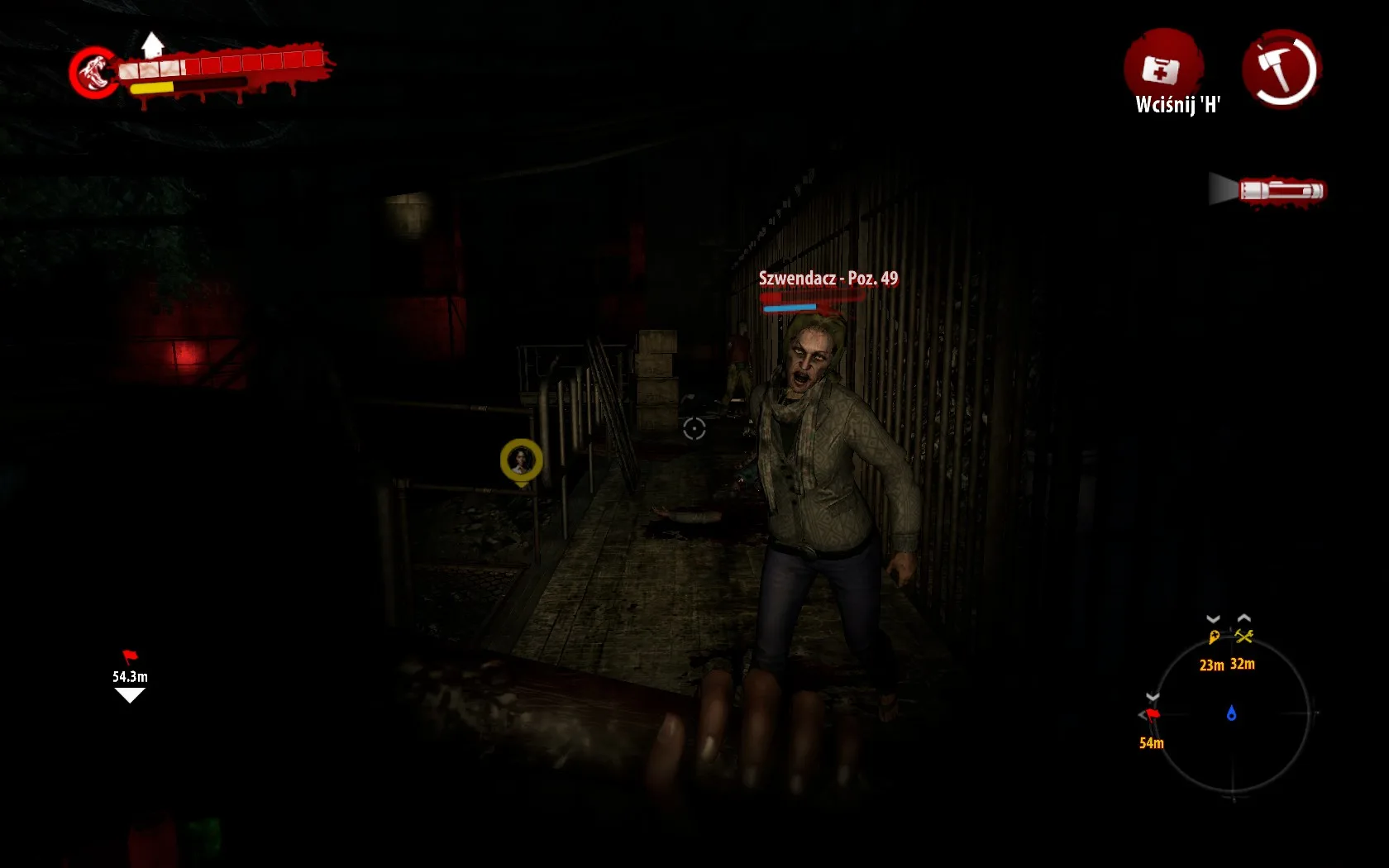Select the Szwendacz - Poz. 49 enemy label

[827, 279]
